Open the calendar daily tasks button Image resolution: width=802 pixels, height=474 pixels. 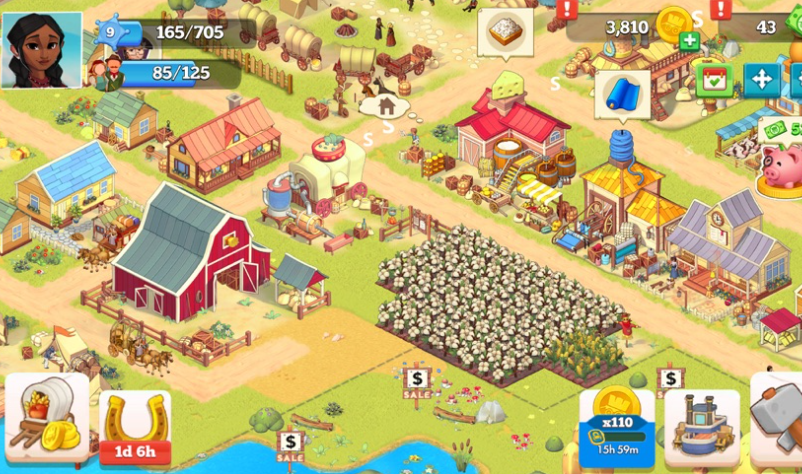click(713, 79)
